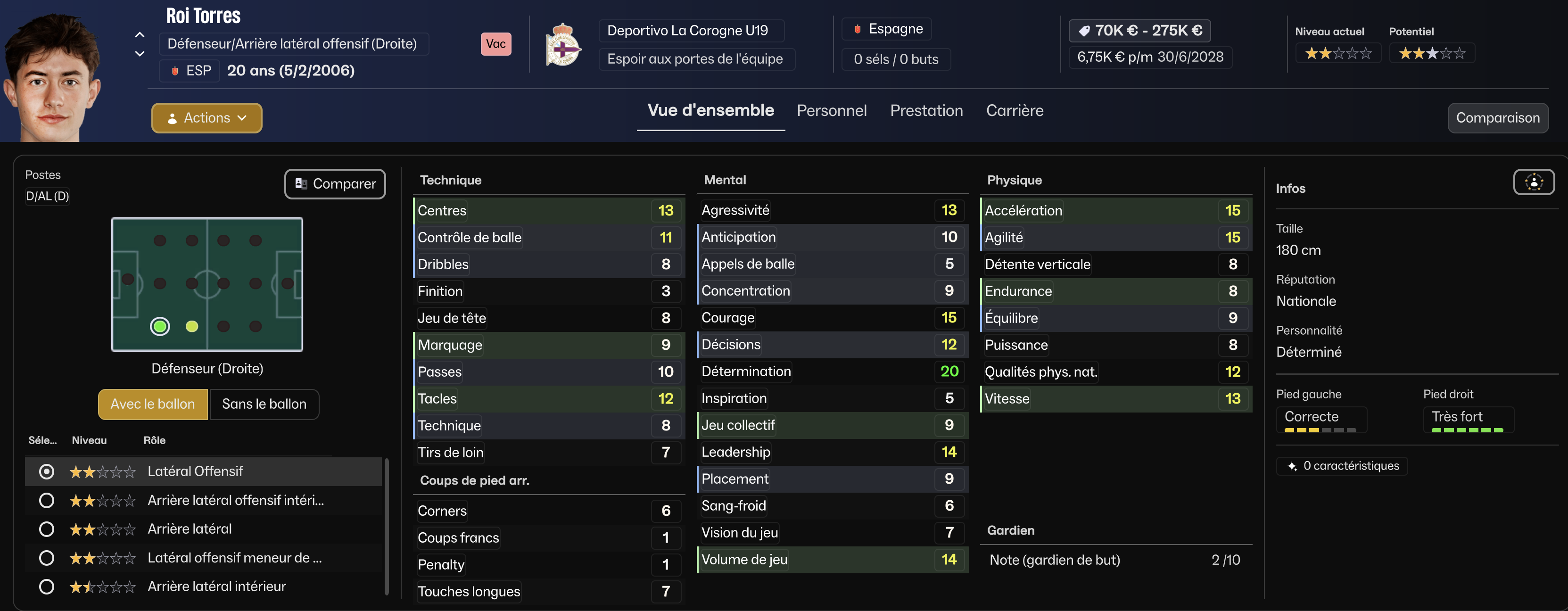Go to the previous player with up arrow
Viewport: 1568px width, 611px height.
(x=140, y=35)
